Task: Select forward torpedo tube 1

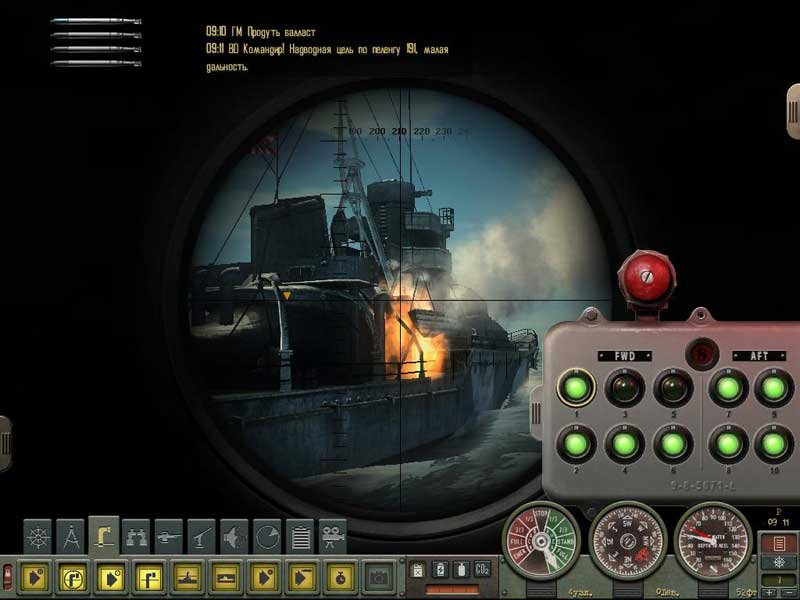Action: tap(575, 387)
